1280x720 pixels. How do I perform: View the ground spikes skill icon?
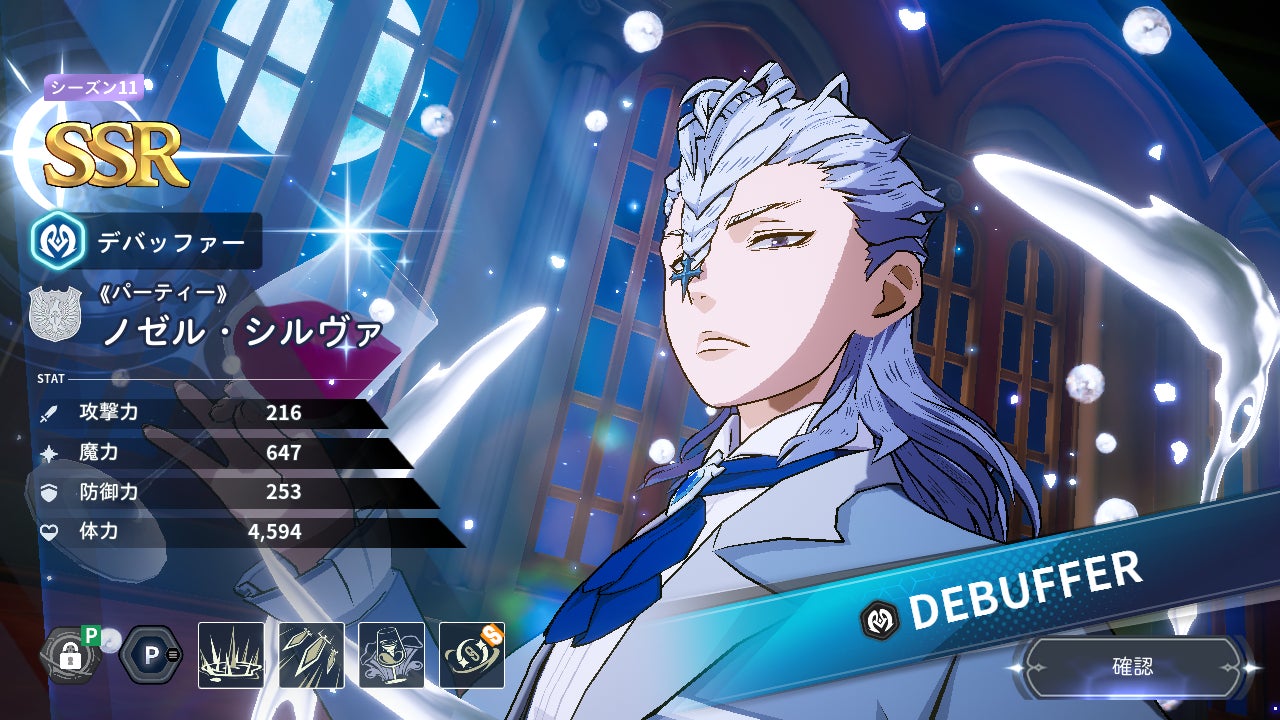(x=231, y=656)
